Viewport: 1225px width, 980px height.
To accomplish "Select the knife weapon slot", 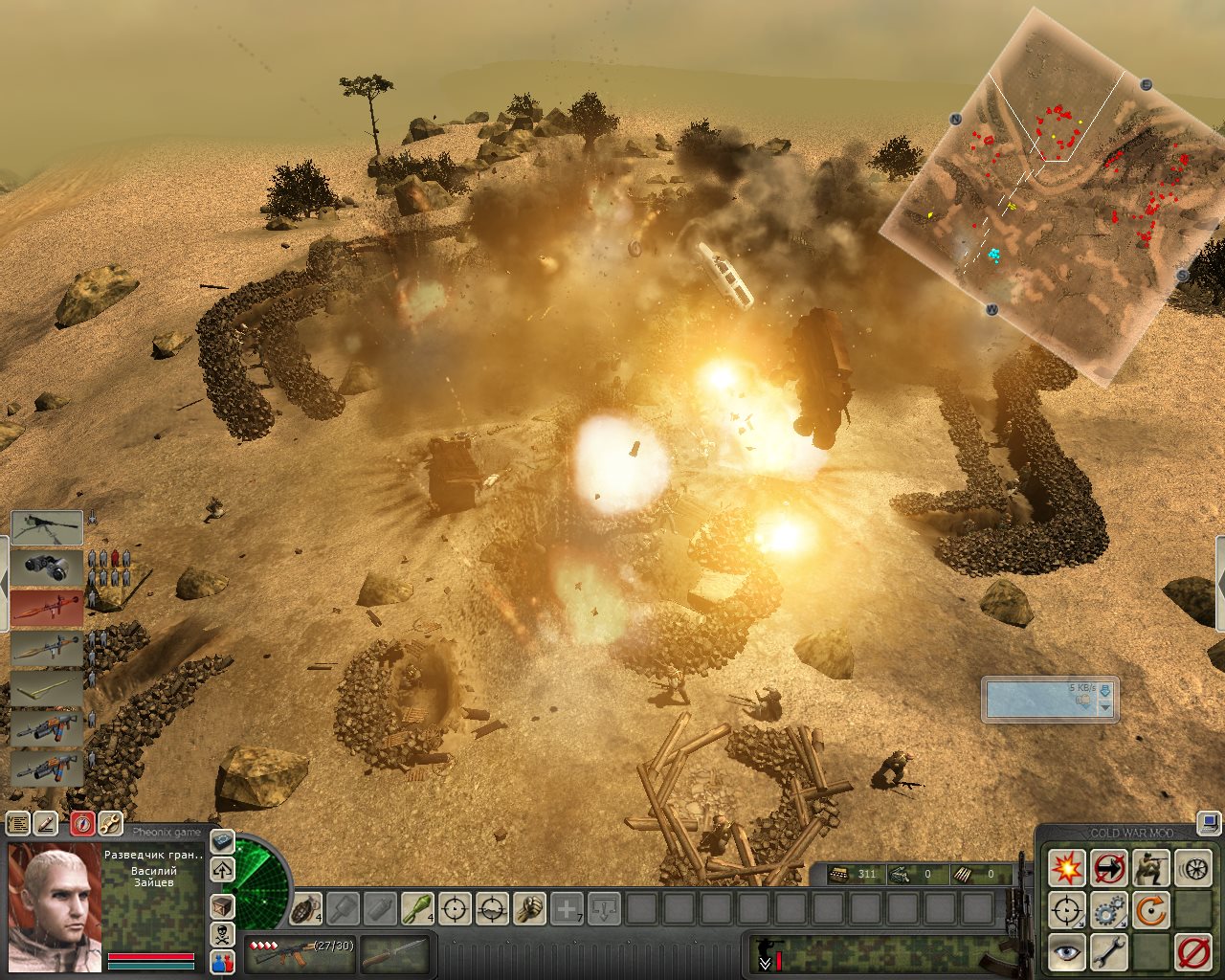I will click(394, 952).
